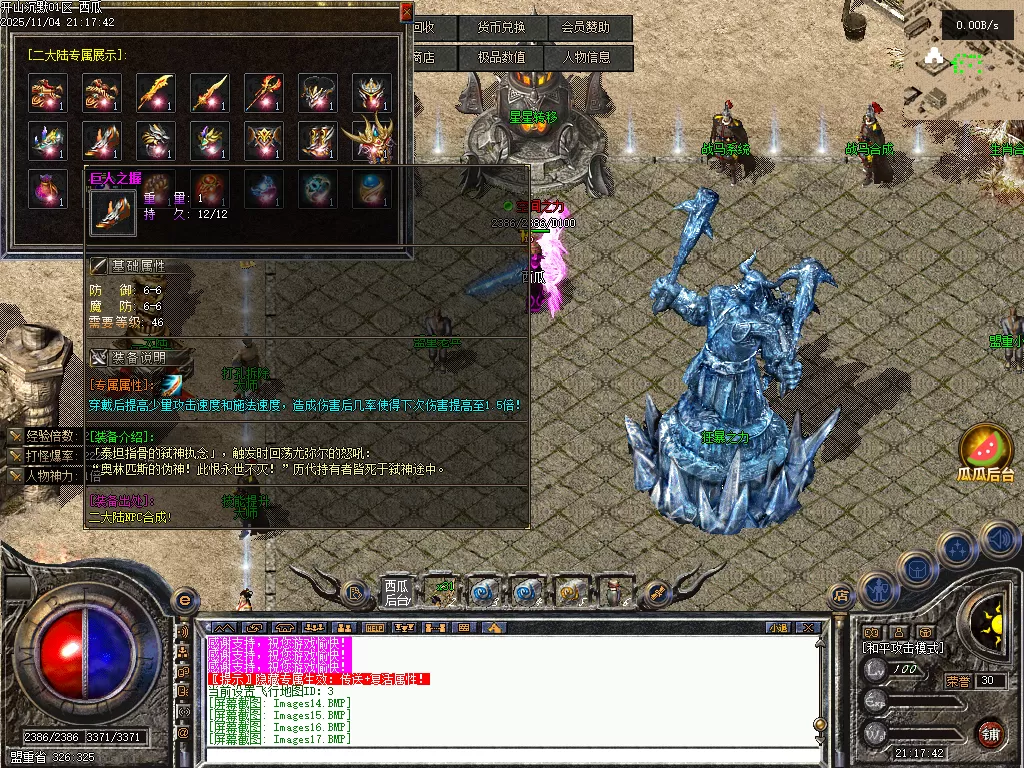Select the pink pouch item slot
Viewport: 1024px width, 768px height.
pos(47,188)
